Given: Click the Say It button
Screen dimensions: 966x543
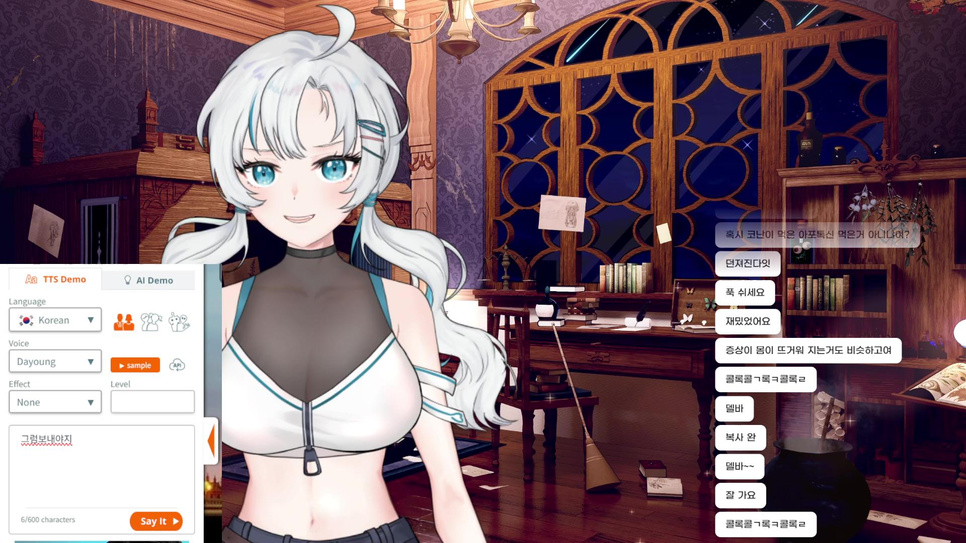Looking at the screenshot, I should [x=156, y=521].
